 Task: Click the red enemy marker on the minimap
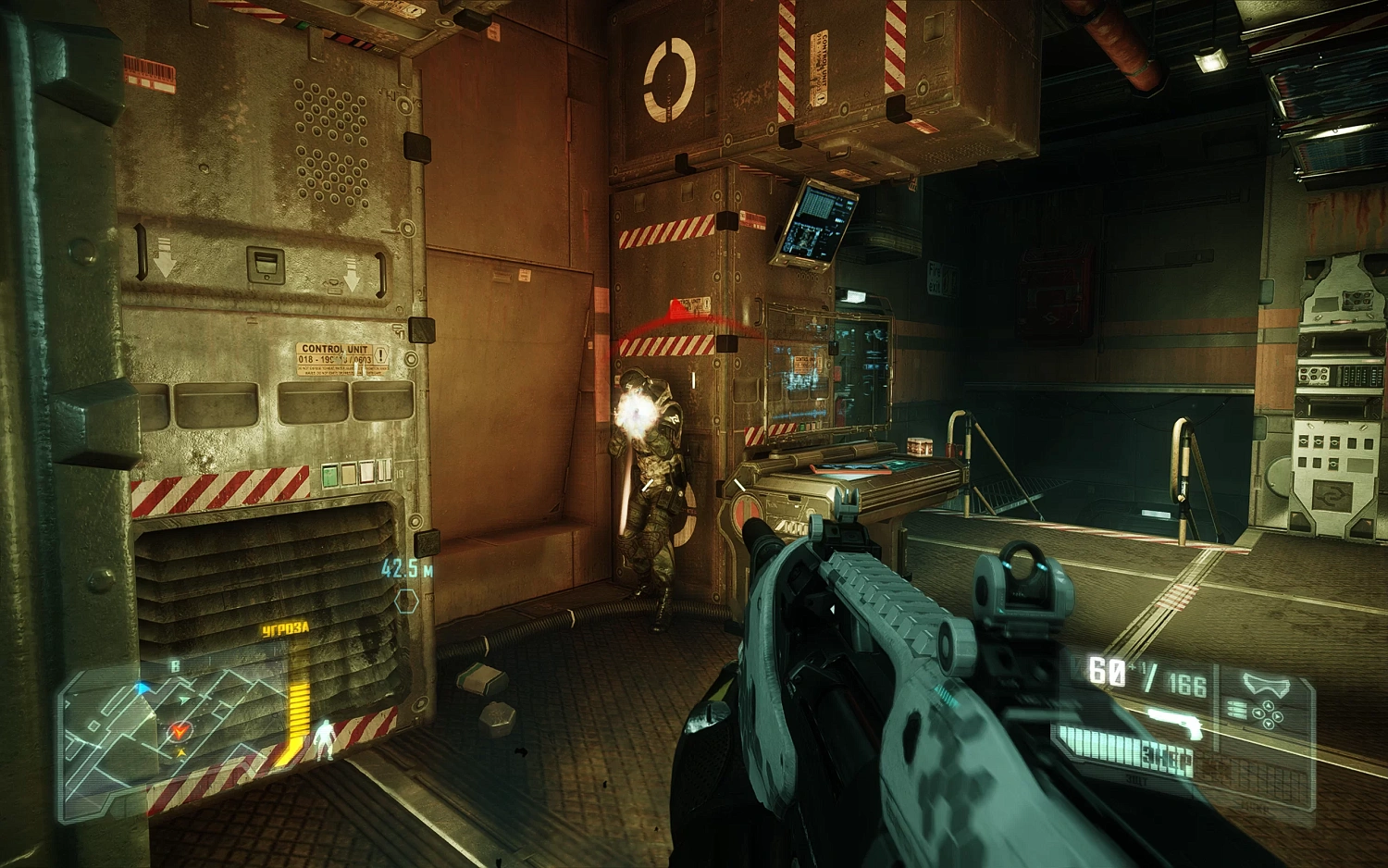click(x=180, y=730)
